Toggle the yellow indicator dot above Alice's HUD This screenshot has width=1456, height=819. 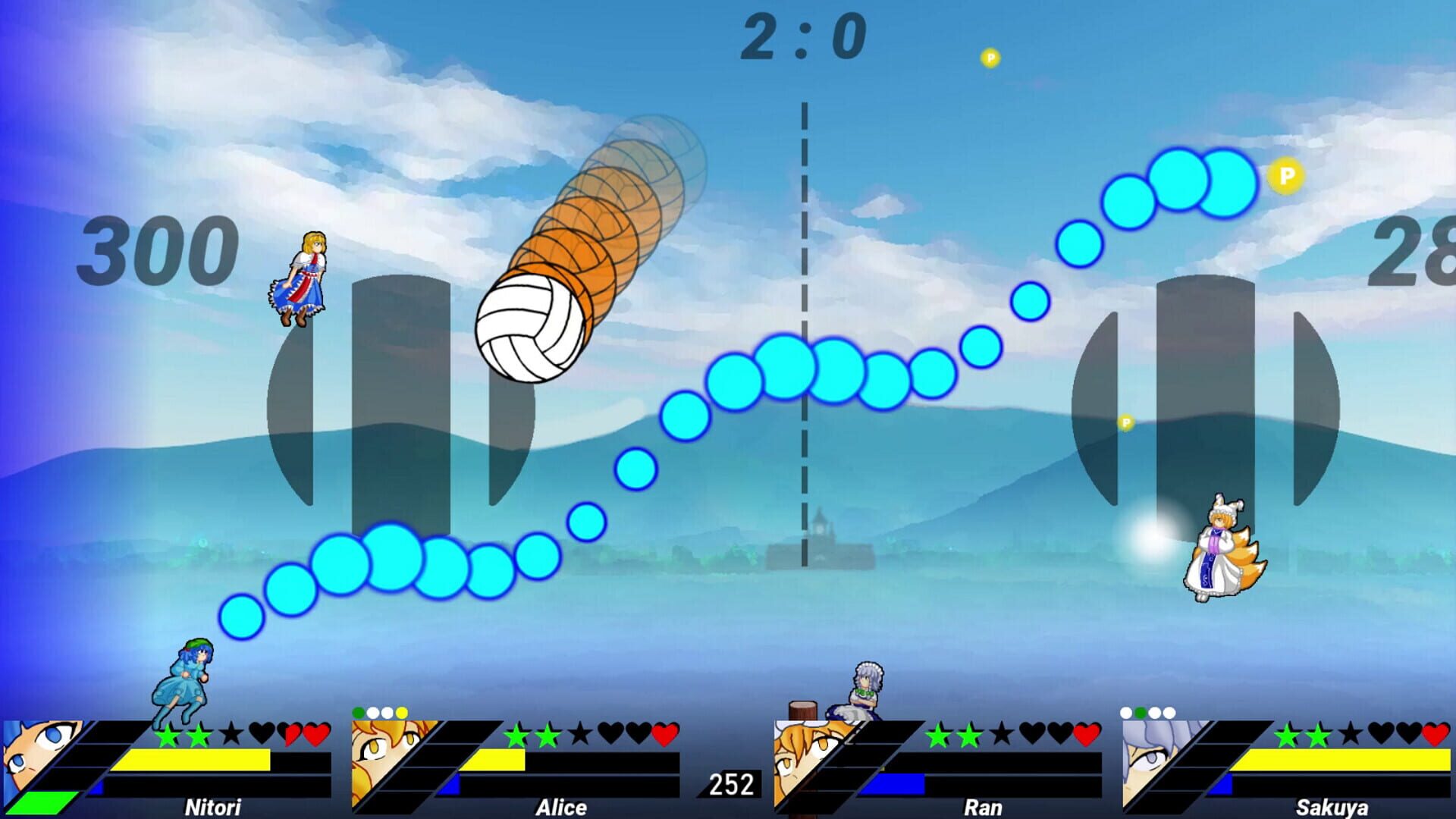coord(402,712)
